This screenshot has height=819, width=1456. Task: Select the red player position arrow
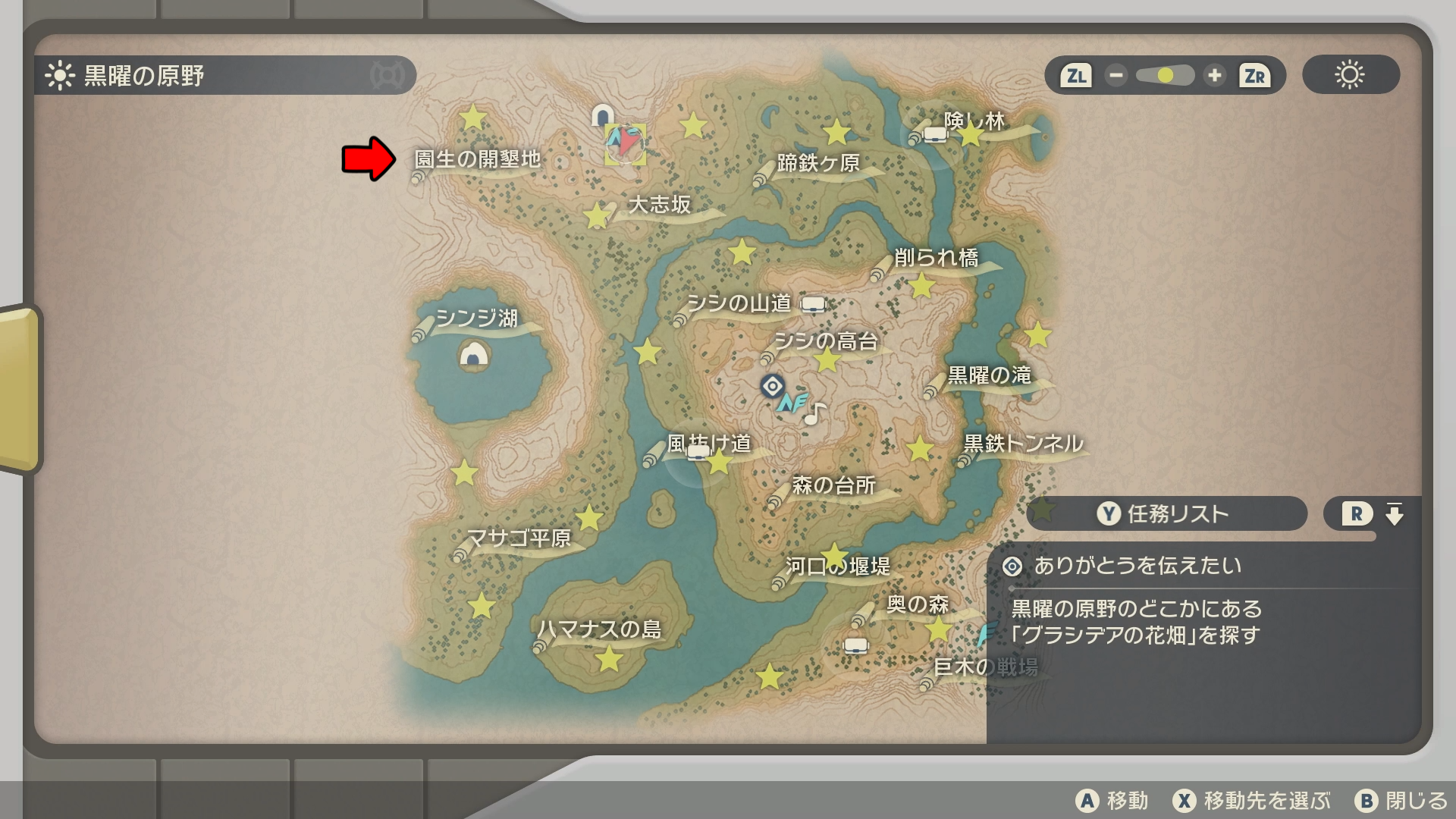click(626, 142)
